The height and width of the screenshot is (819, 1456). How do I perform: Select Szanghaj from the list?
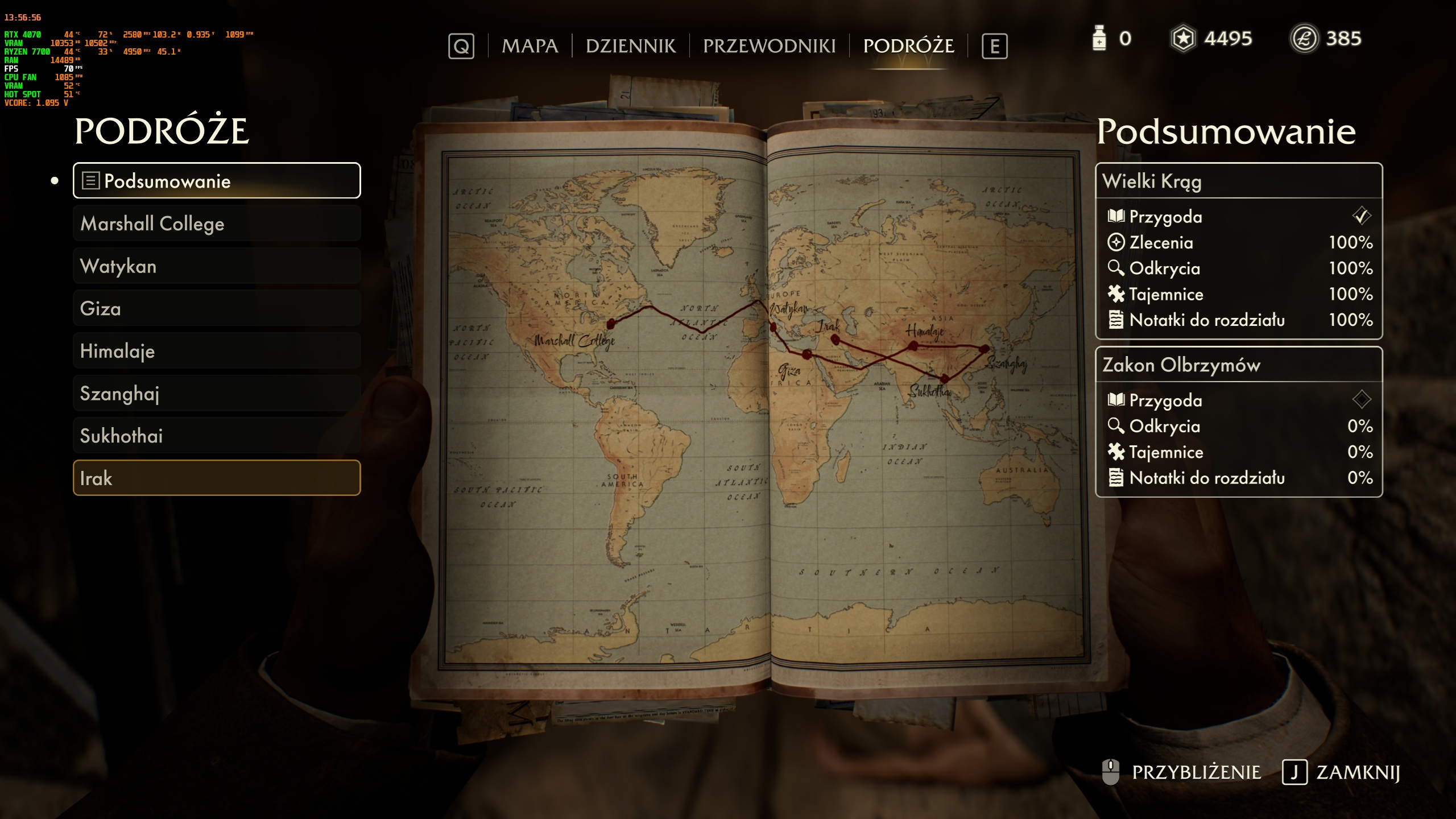217,394
